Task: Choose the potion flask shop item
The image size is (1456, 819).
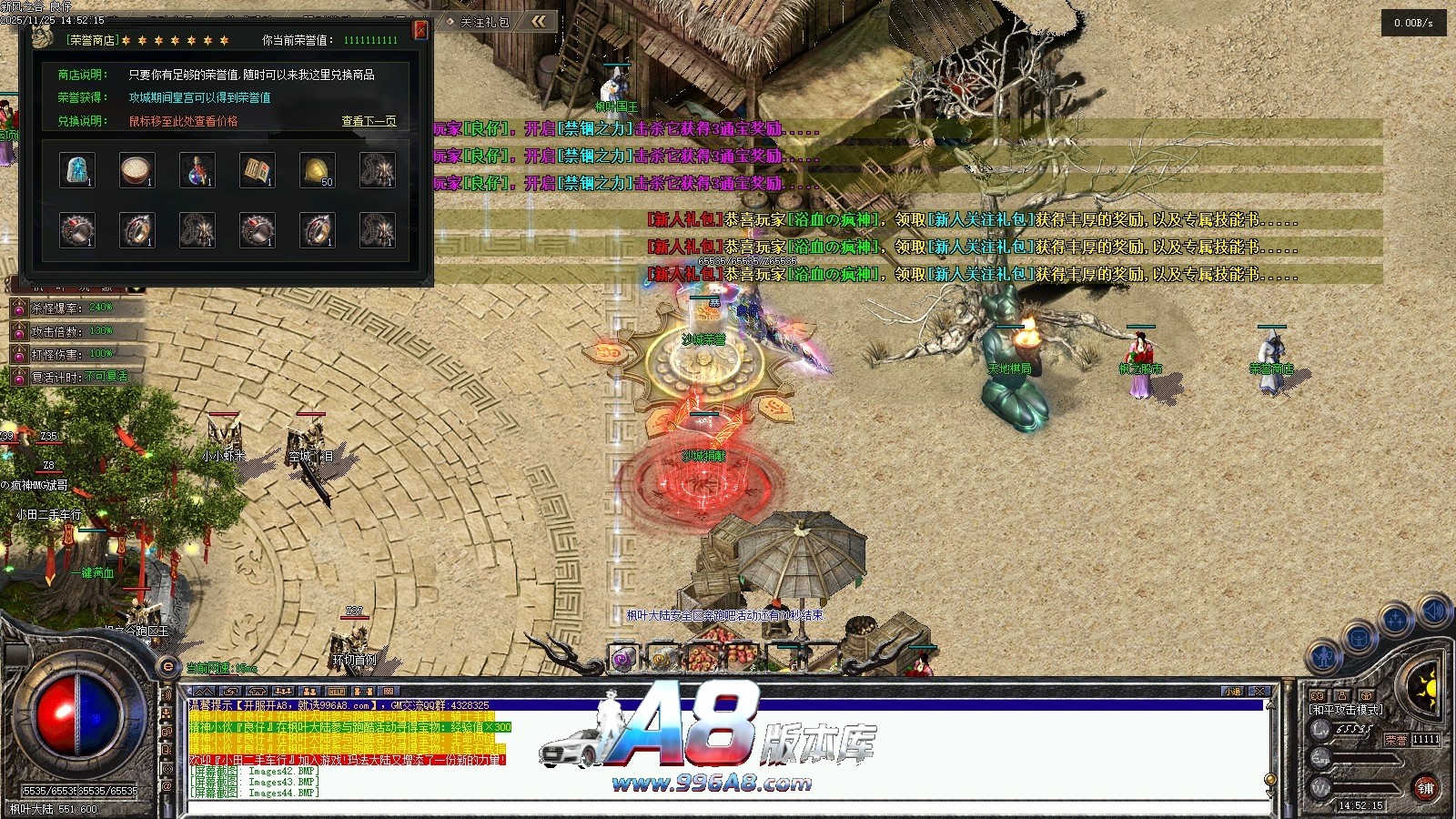Action: (x=197, y=170)
